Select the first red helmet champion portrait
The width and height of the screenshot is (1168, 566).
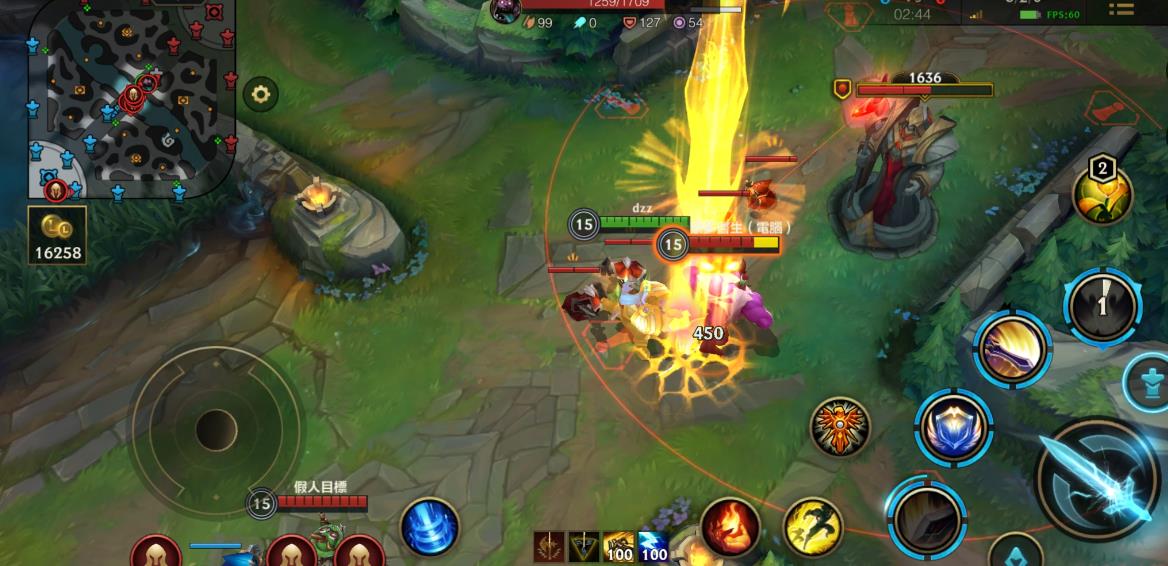pyautogui.click(x=157, y=553)
